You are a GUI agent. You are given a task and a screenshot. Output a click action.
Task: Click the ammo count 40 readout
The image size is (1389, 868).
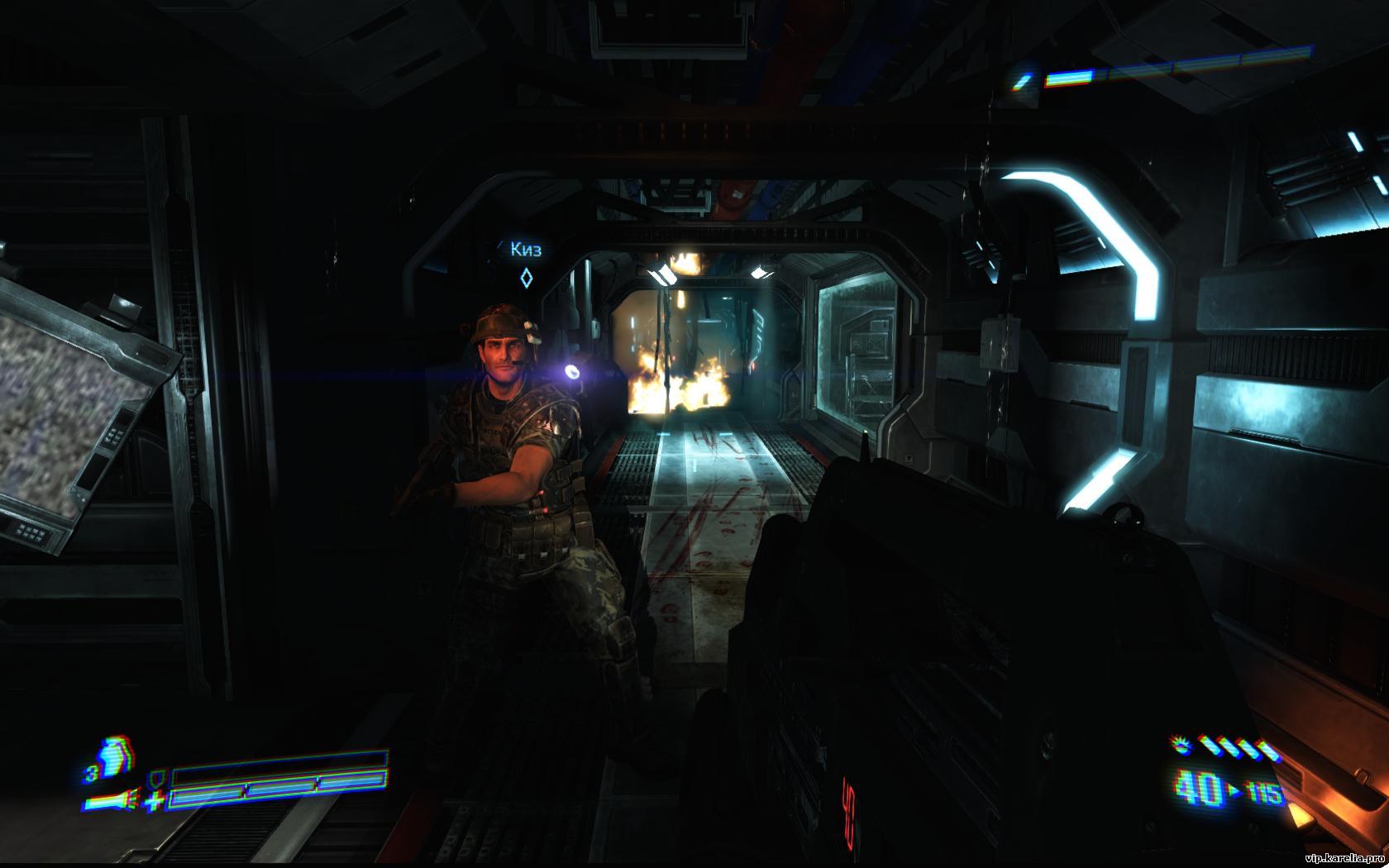click(1199, 785)
